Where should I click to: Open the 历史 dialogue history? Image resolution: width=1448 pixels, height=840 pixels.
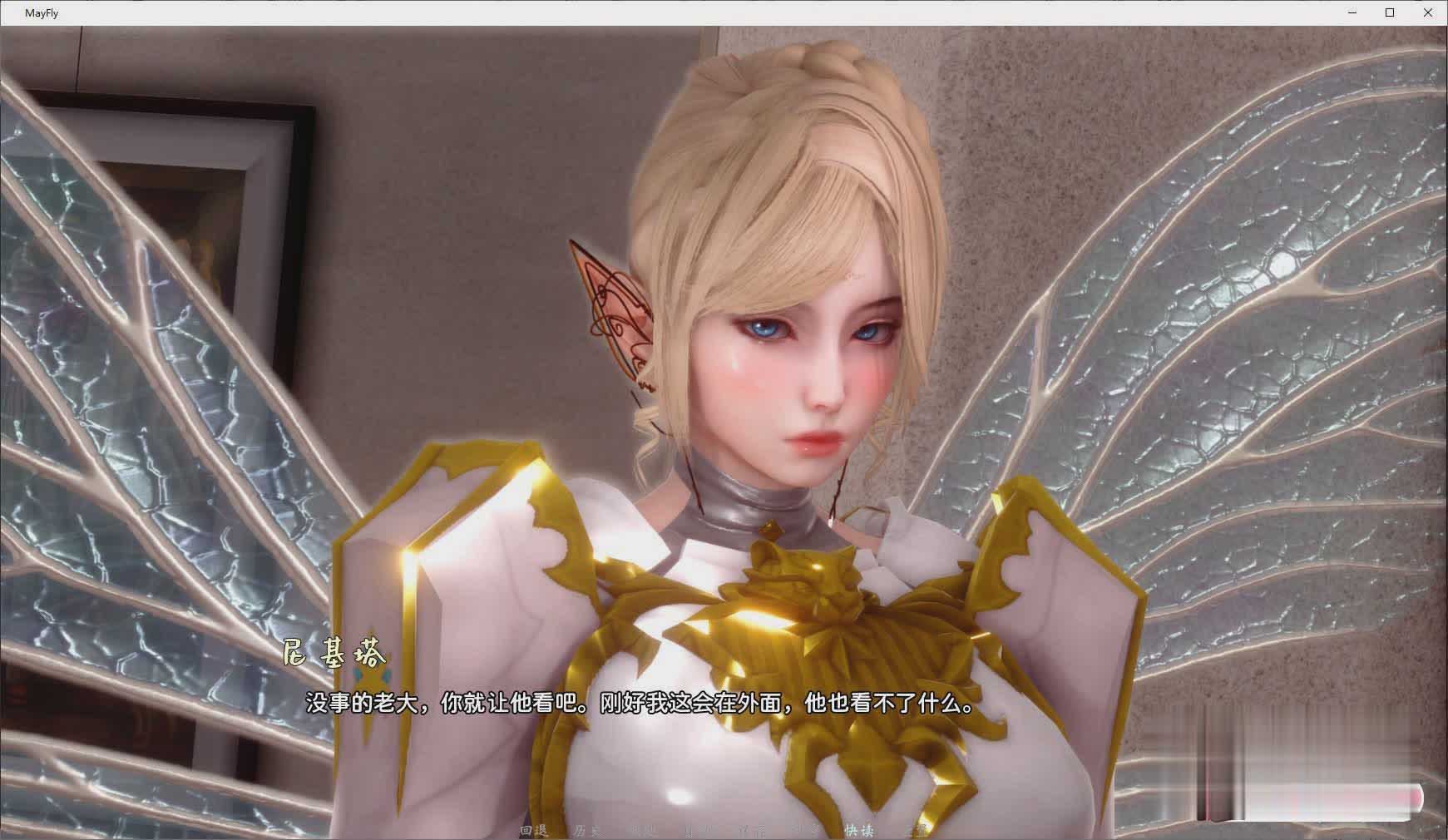[x=585, y=830]
